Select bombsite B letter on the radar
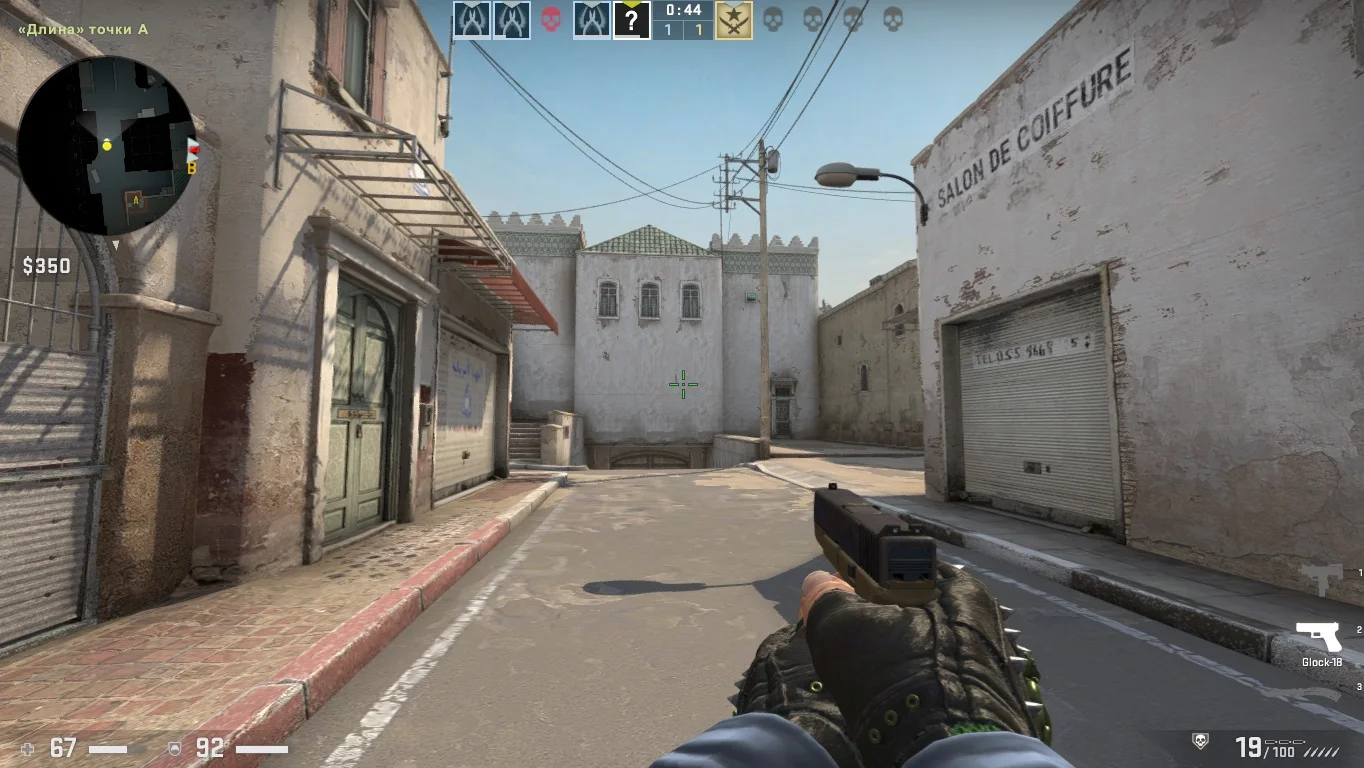1364x768 pixels. pyautogui.click(x=191, y=167)
